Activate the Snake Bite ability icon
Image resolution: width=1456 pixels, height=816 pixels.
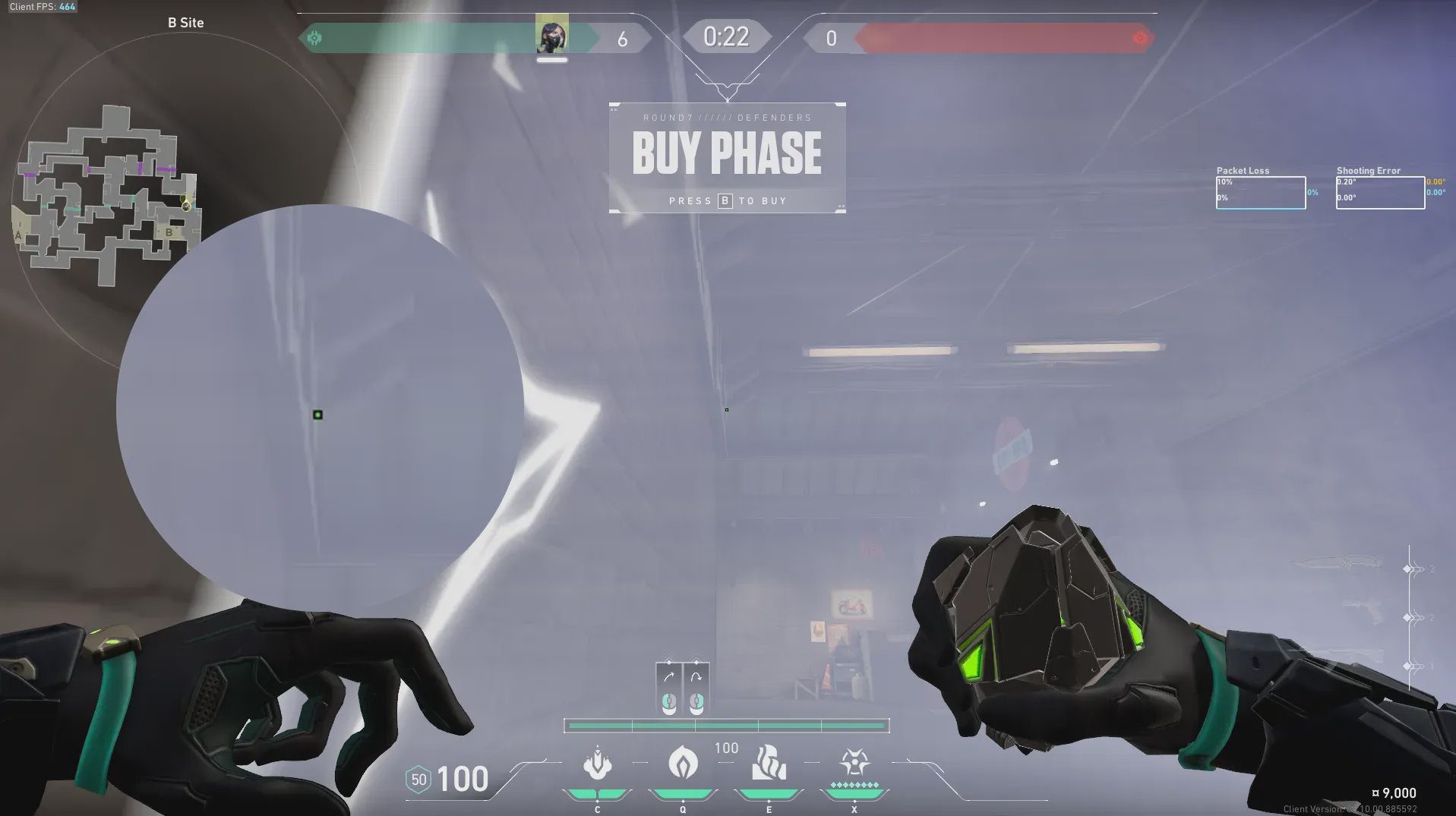coord(597,764)
